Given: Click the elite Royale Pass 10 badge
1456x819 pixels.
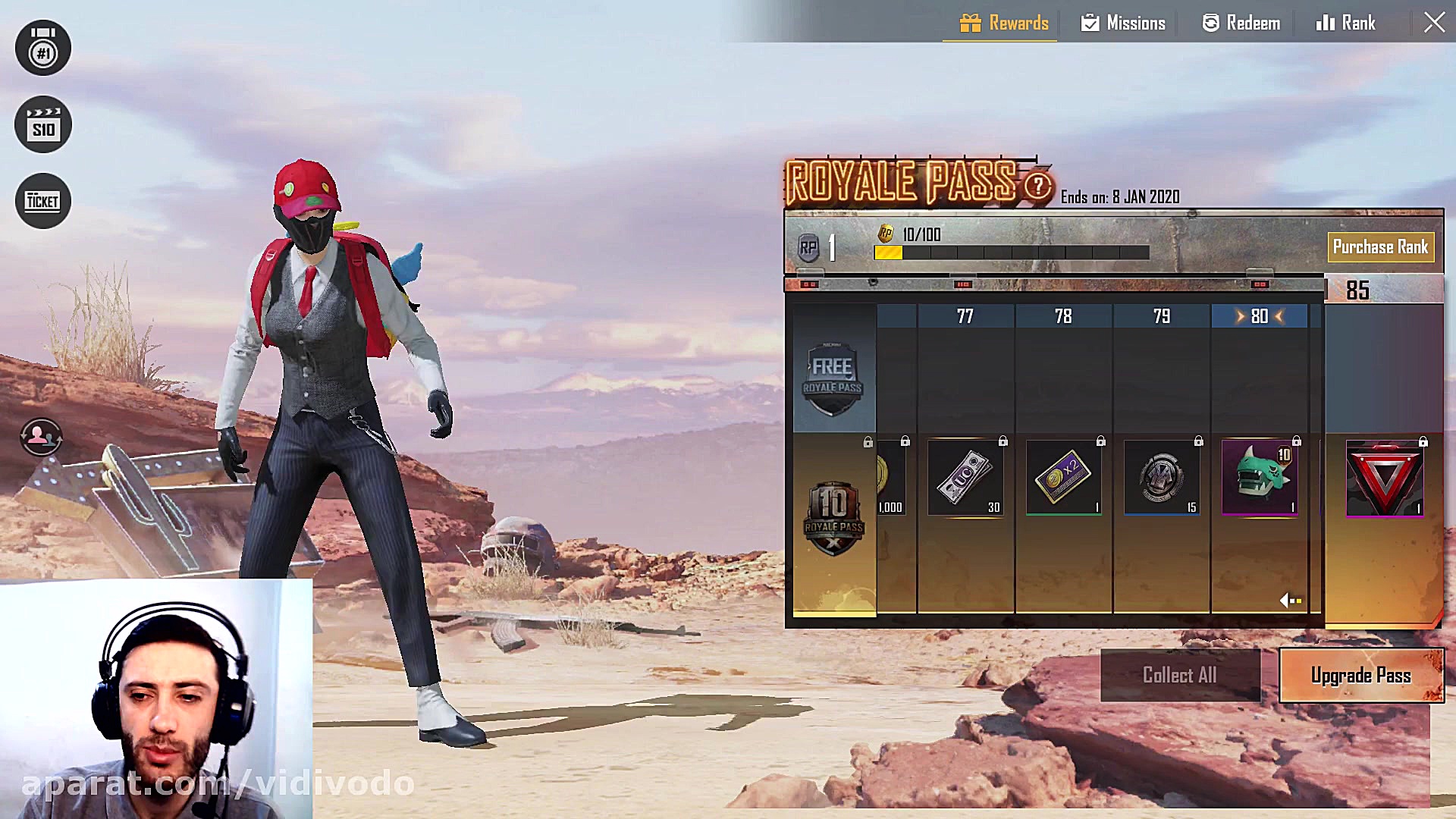Looking at the screenshot, I should coord(833,517).
